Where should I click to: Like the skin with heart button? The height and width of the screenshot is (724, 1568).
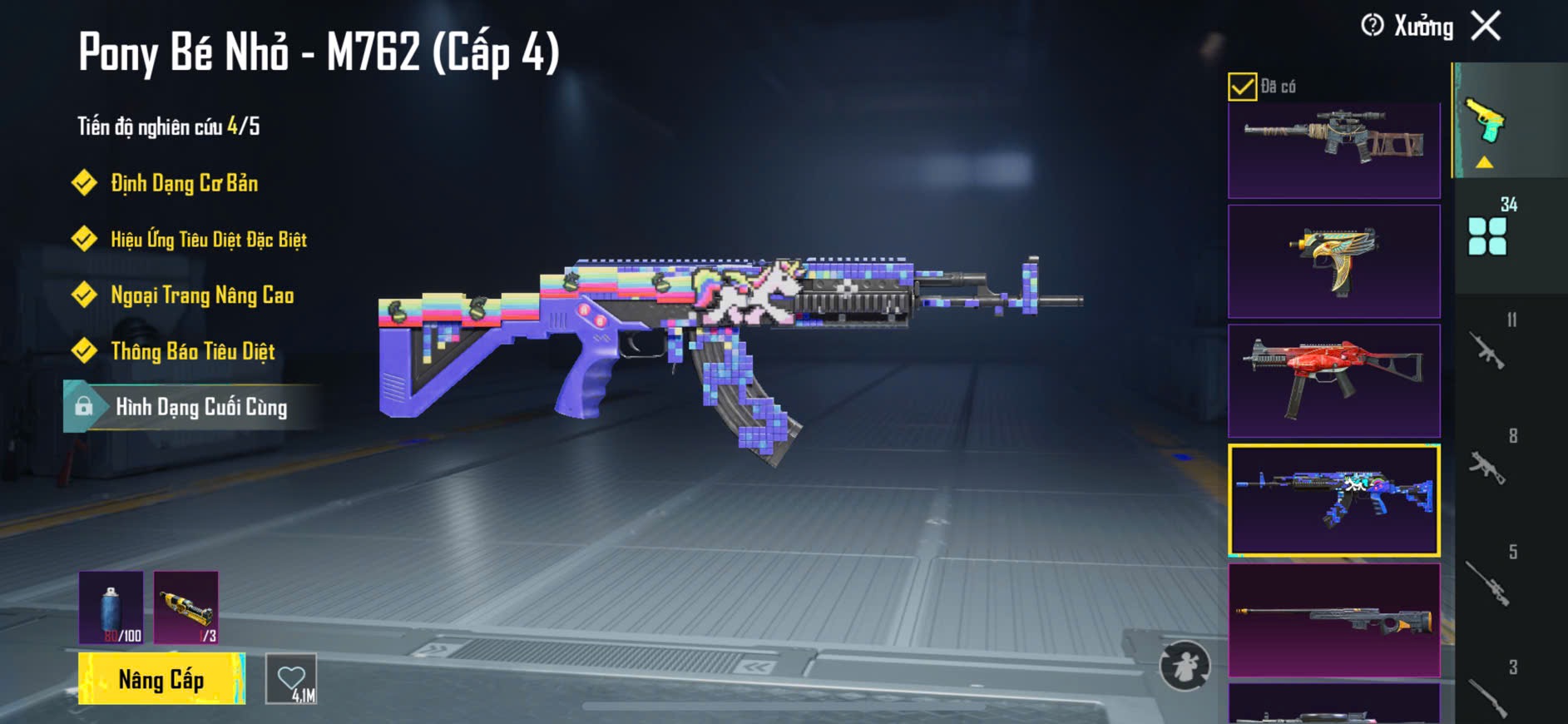coord(291,679)
